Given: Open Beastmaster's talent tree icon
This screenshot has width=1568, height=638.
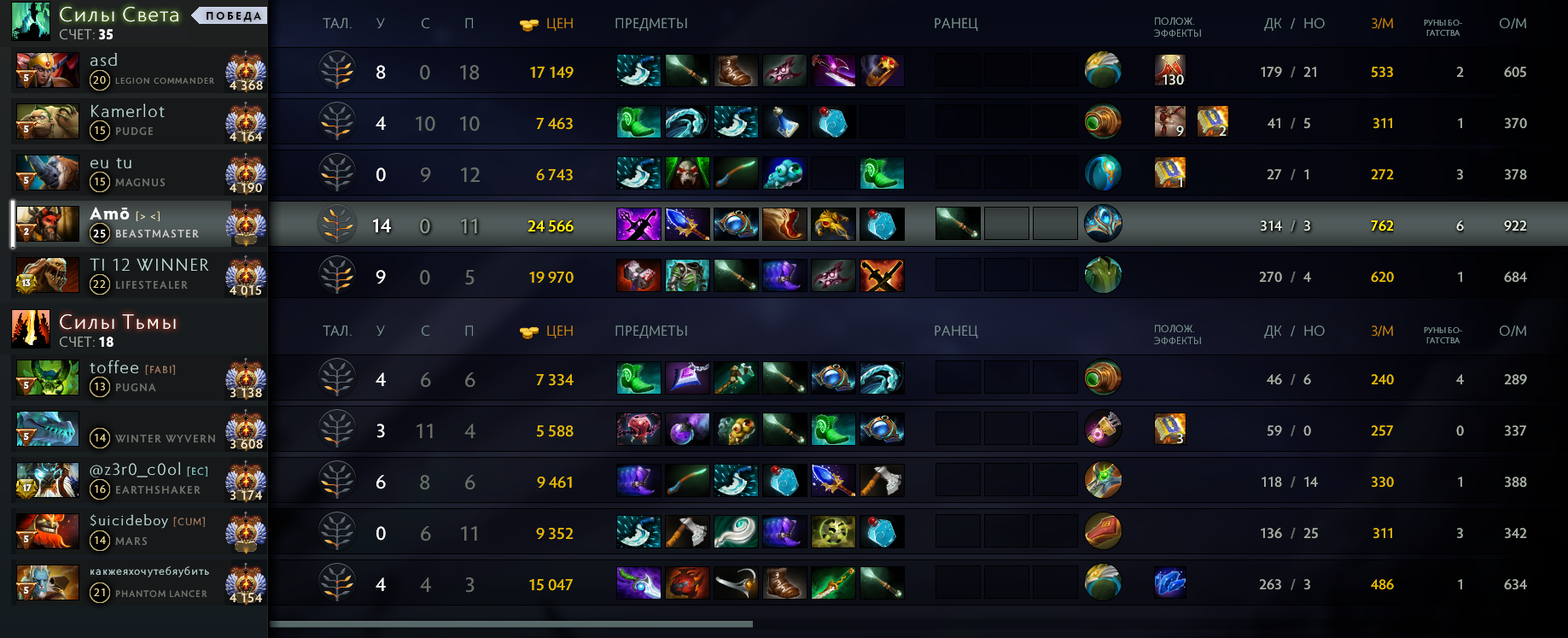Looking at the screenshot, I should coord(337,225).
